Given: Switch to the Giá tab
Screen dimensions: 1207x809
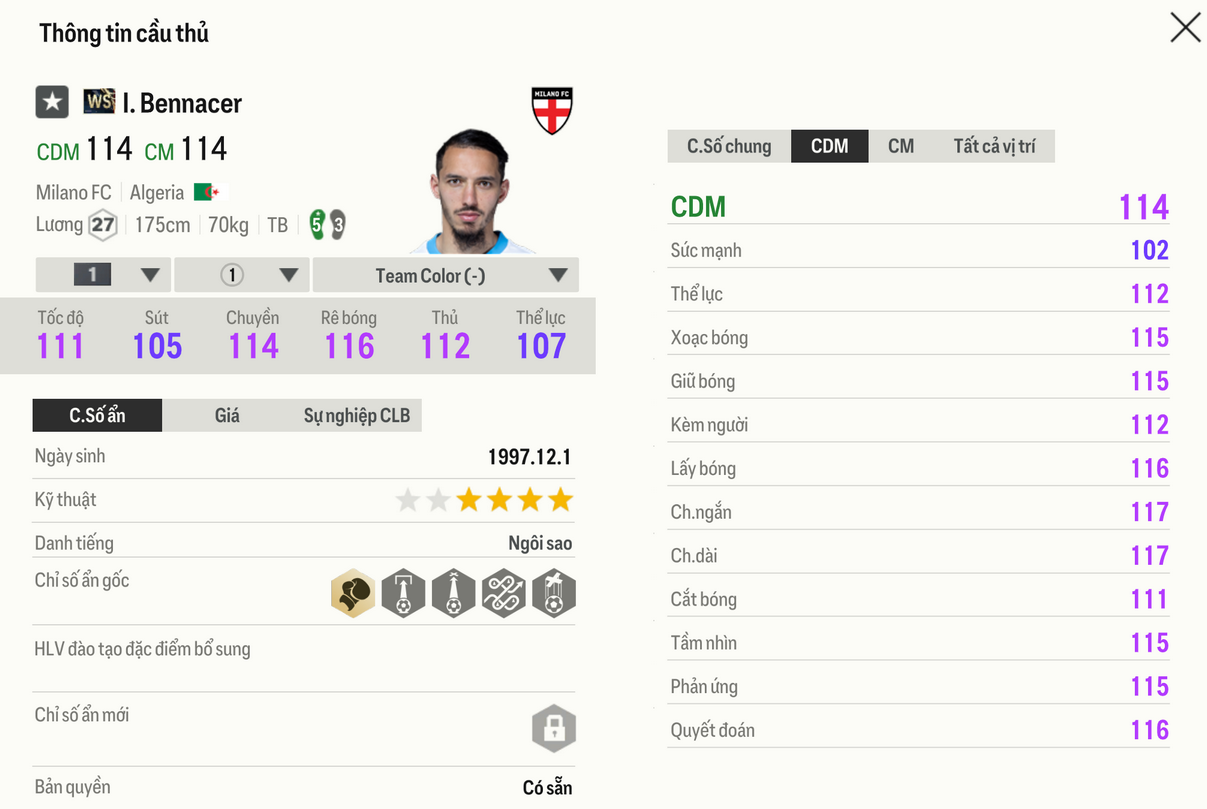Looking at the screenshot, I should [x=227, y=415].
